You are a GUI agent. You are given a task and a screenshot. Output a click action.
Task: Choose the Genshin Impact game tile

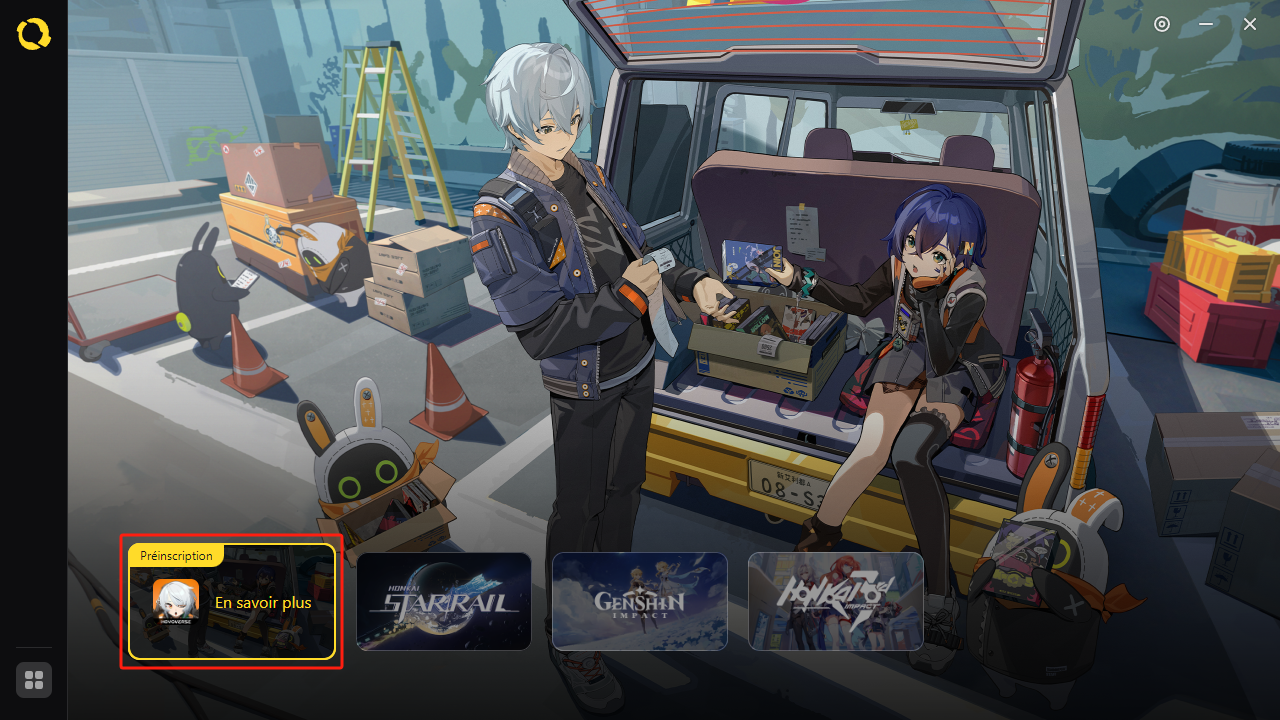(640, 602)
